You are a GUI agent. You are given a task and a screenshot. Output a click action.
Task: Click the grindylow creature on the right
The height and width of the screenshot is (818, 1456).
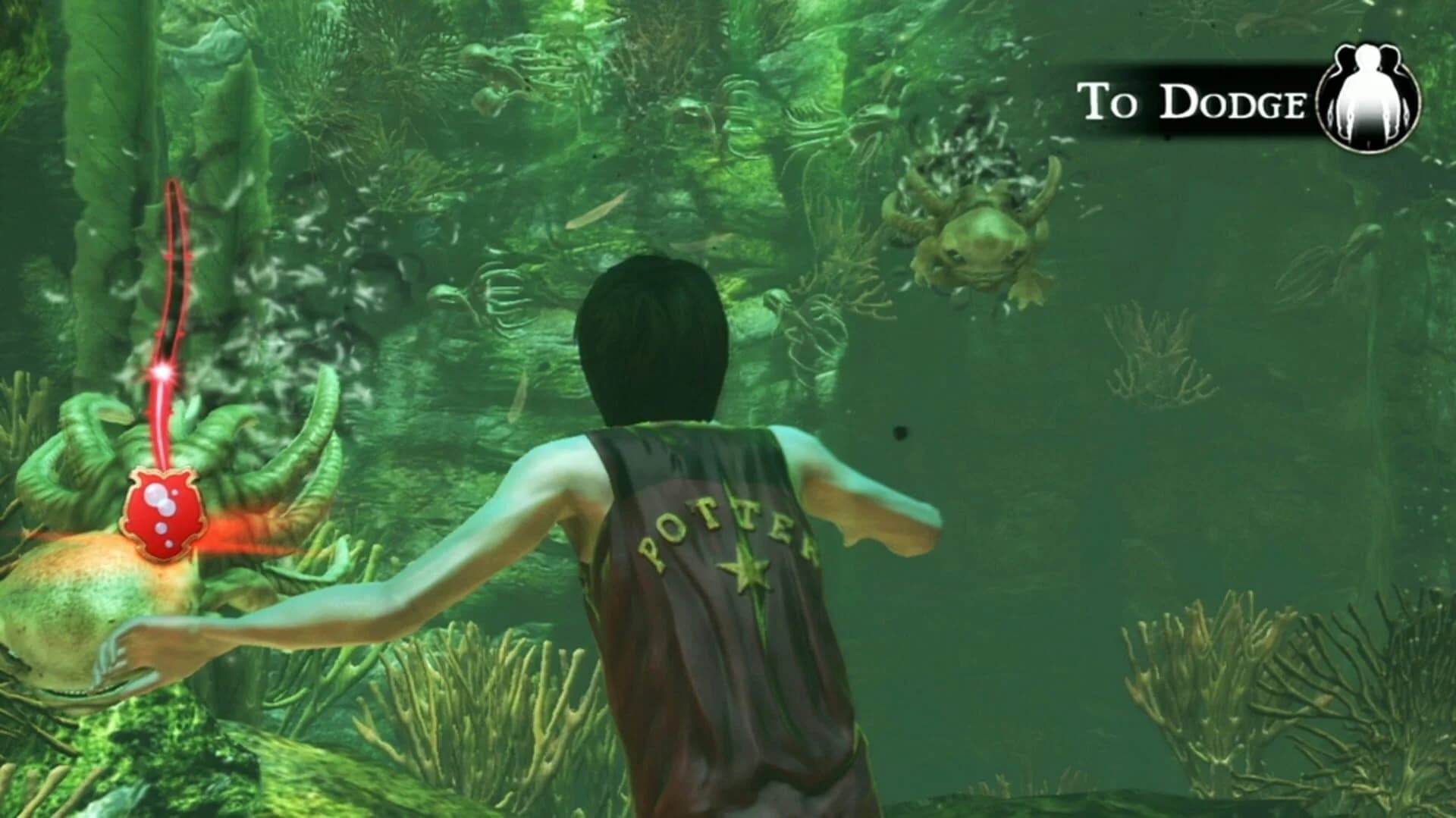pyautogui.click(x=978, y=243)
